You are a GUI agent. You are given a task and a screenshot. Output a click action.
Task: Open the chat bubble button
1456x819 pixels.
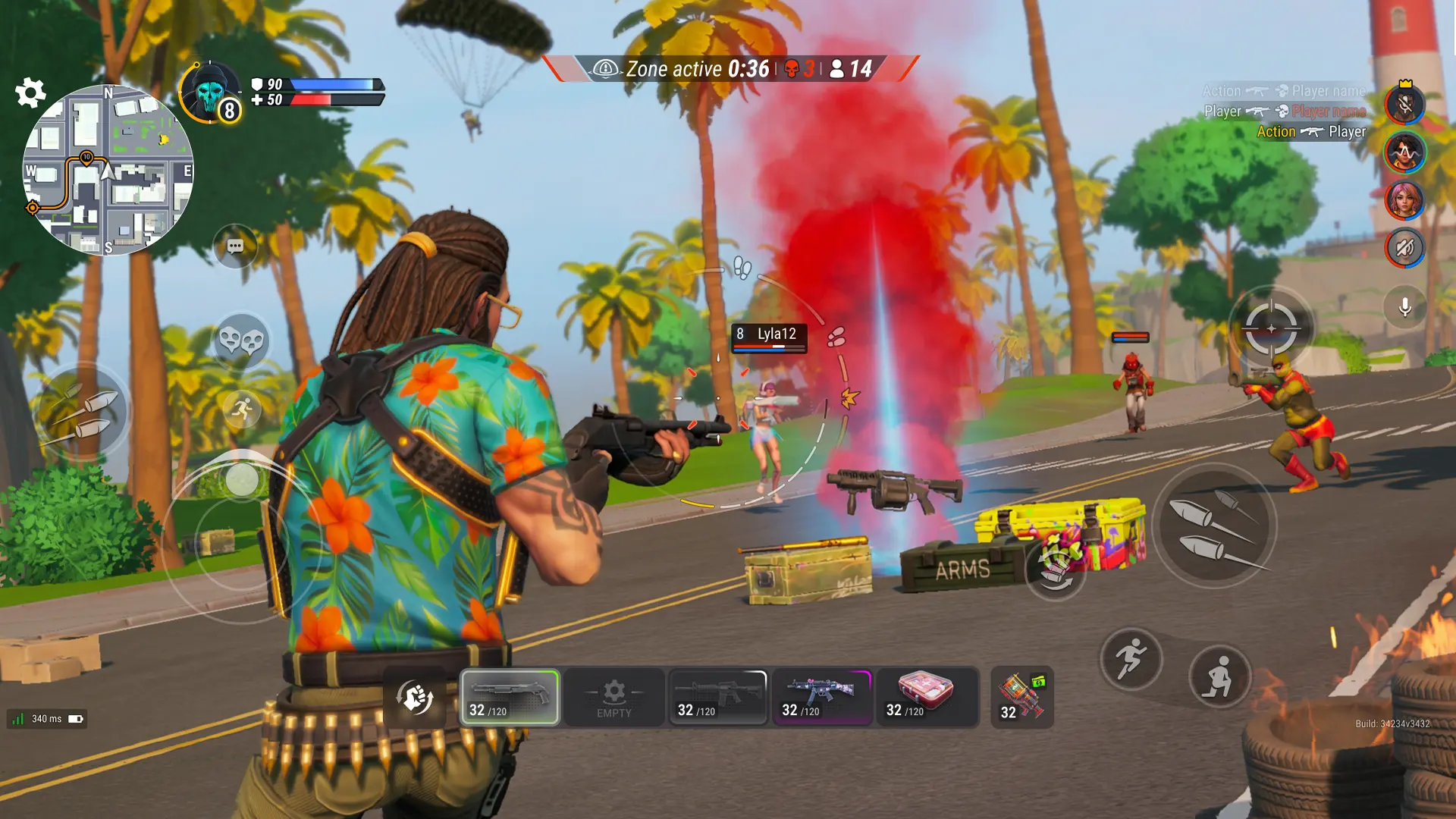pos(235,246)
